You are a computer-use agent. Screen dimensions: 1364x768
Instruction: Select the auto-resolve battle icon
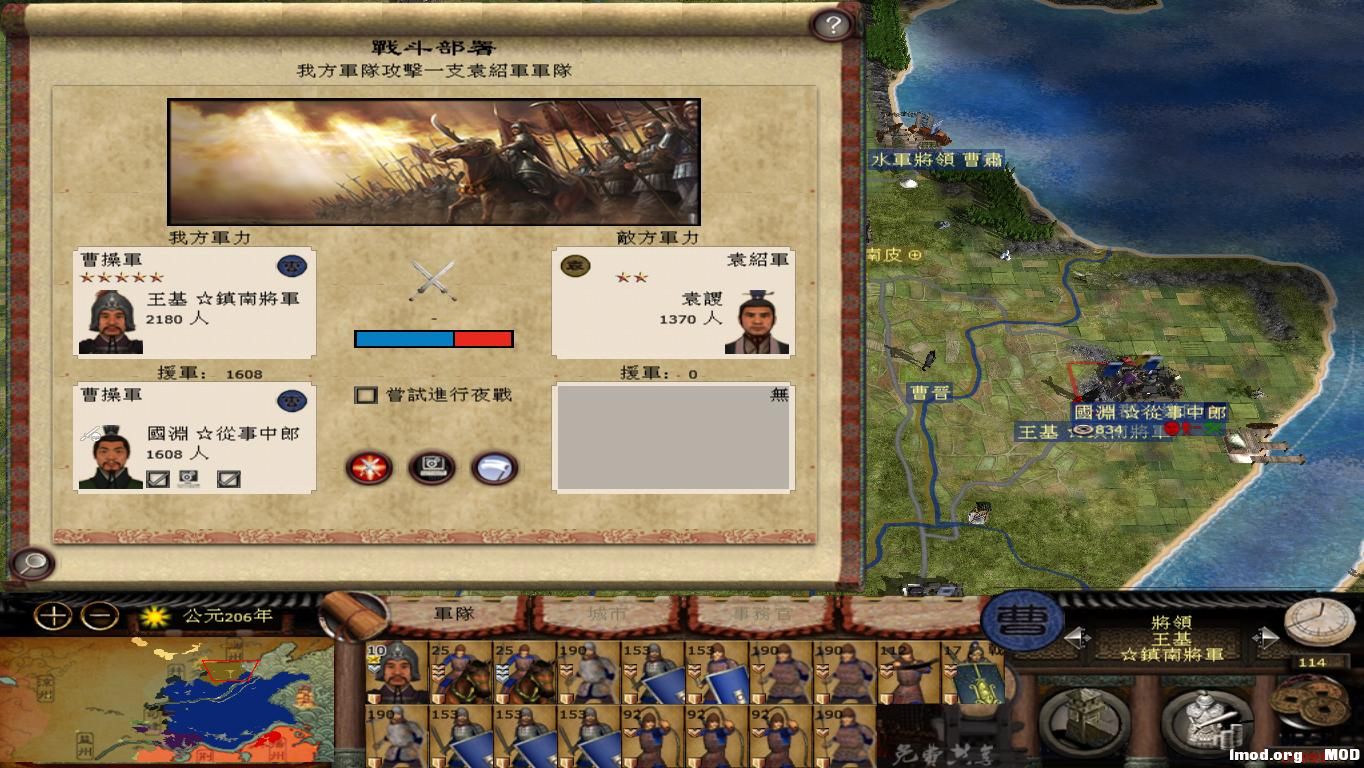click(432, 467)
